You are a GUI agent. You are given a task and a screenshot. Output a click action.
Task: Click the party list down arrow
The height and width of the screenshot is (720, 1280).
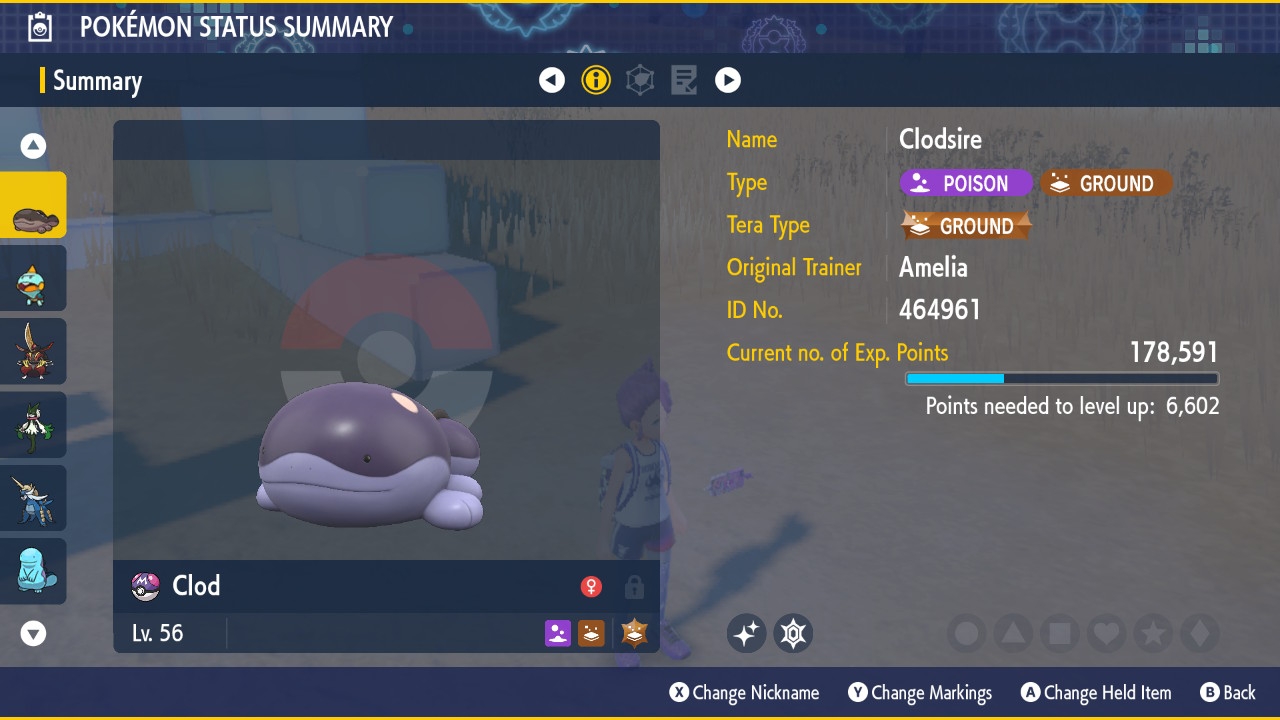34,633
